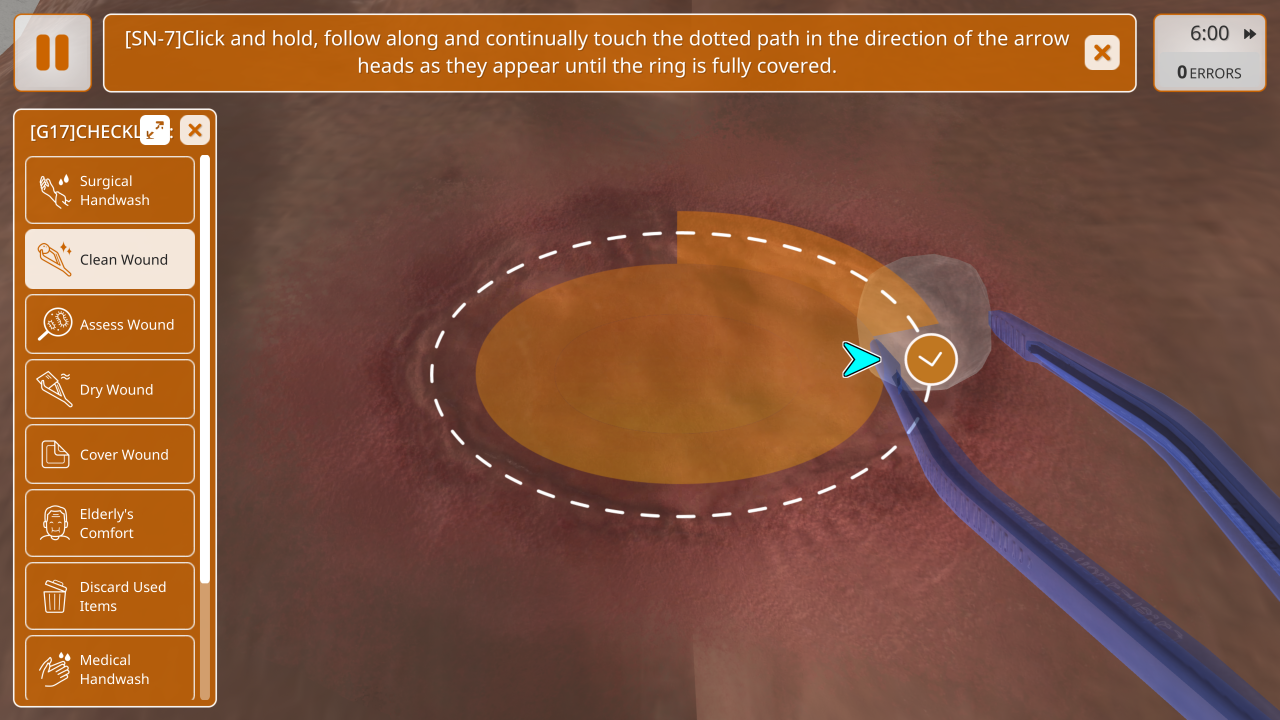The height and width of the screenshot is (720, 1280).
Task: Pause the simulation with the pause button
Action: tap(52, 53)
